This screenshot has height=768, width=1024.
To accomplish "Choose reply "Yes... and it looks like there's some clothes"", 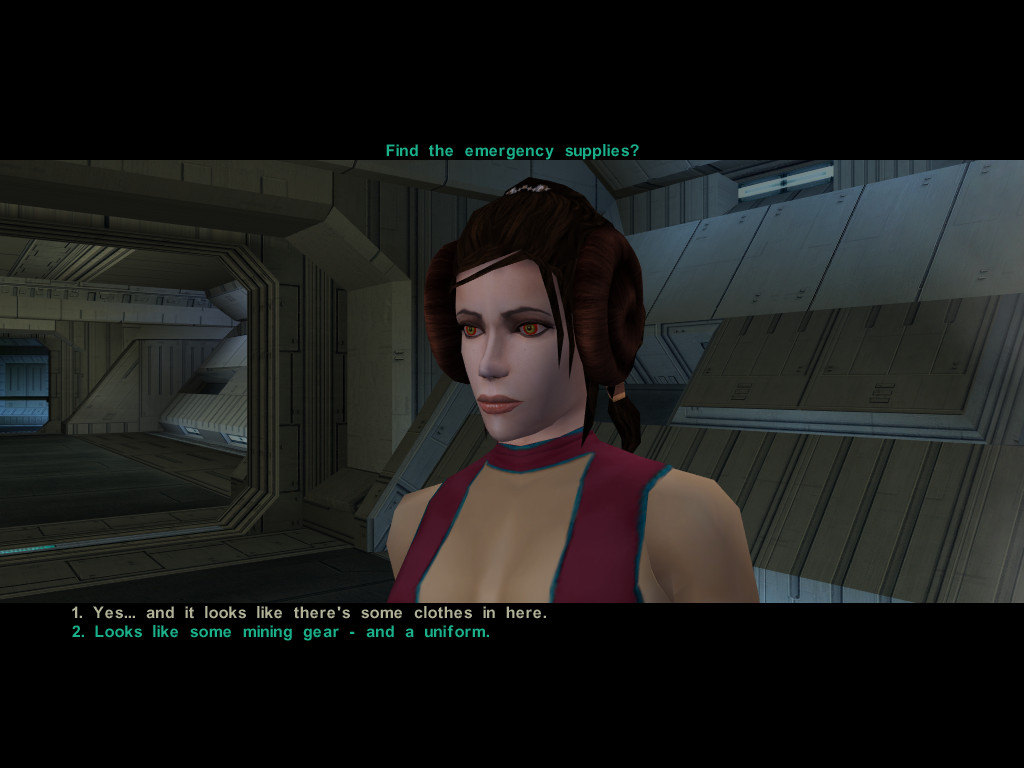I will [x=309, y=613].
